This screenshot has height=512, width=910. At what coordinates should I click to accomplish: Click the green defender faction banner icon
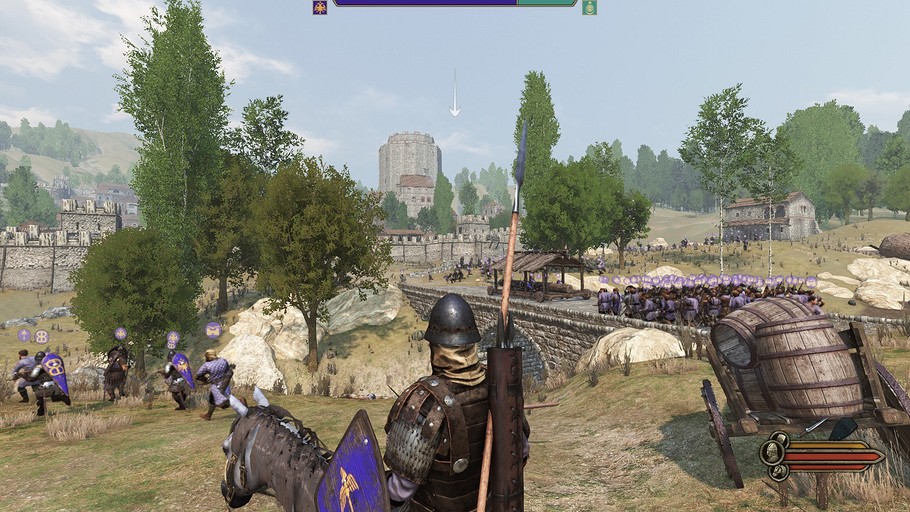[590, 7]
